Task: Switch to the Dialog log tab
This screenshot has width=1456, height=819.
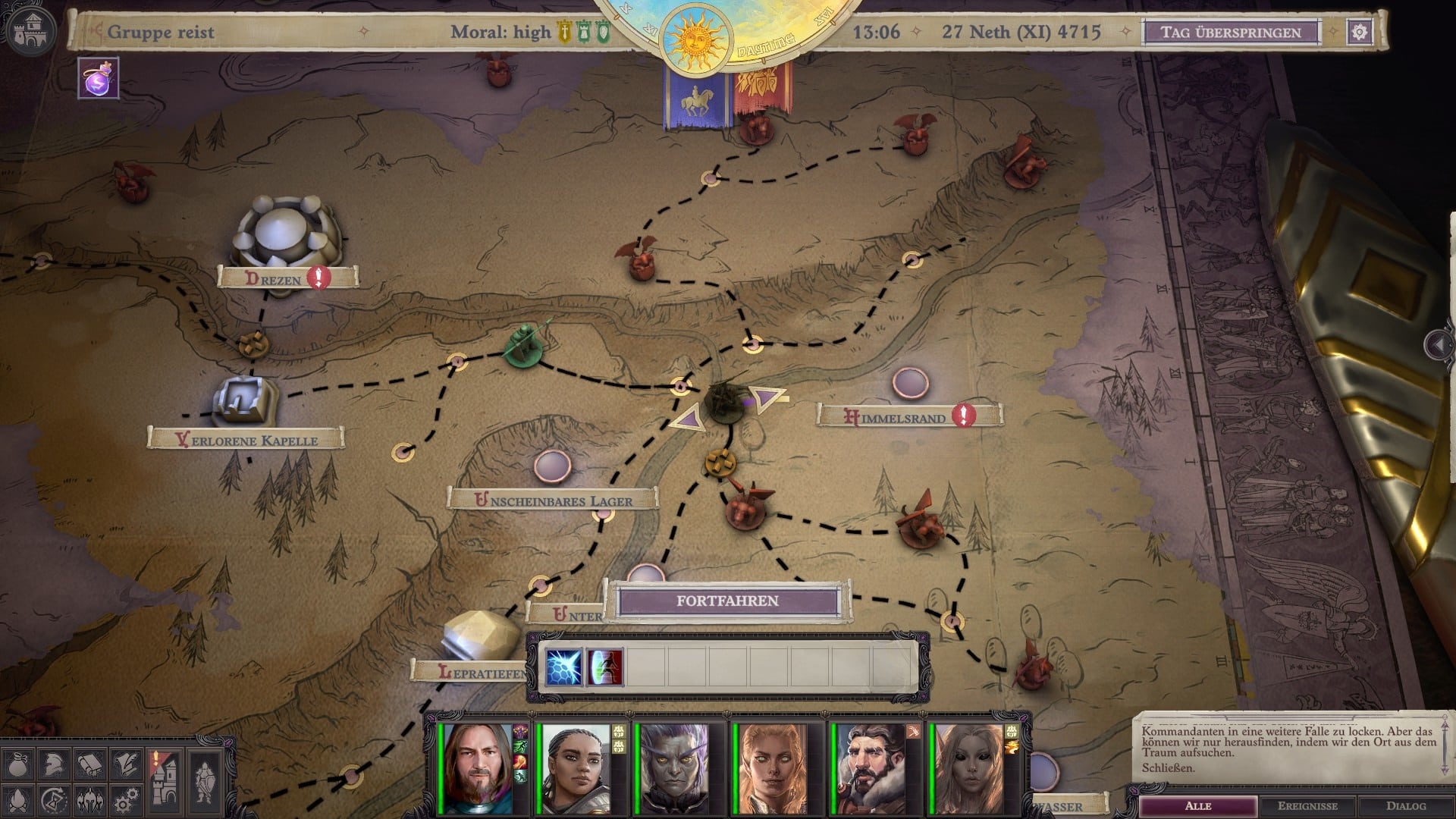Action: coord(1406,805)
